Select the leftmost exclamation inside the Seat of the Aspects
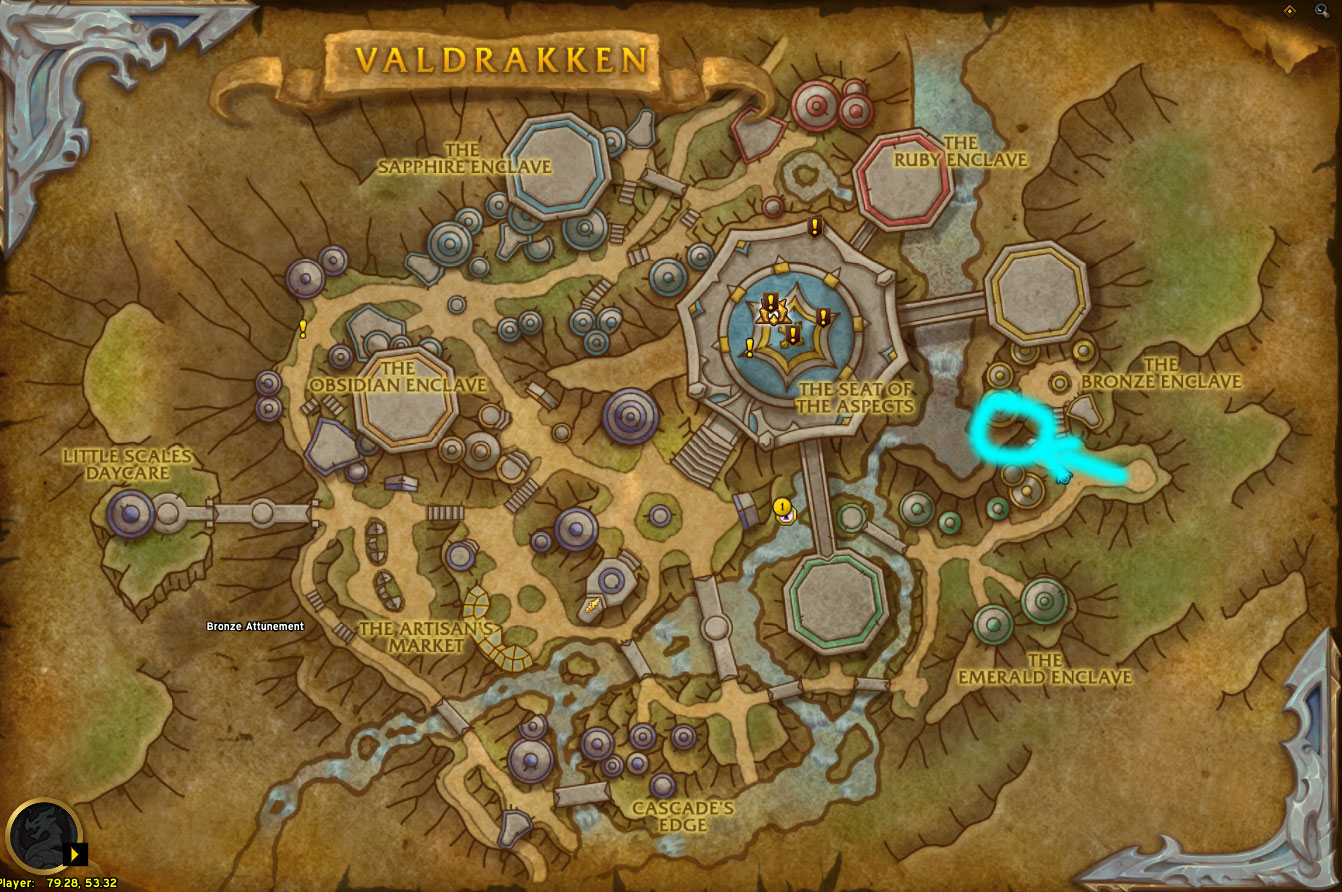 coord(748,348)
